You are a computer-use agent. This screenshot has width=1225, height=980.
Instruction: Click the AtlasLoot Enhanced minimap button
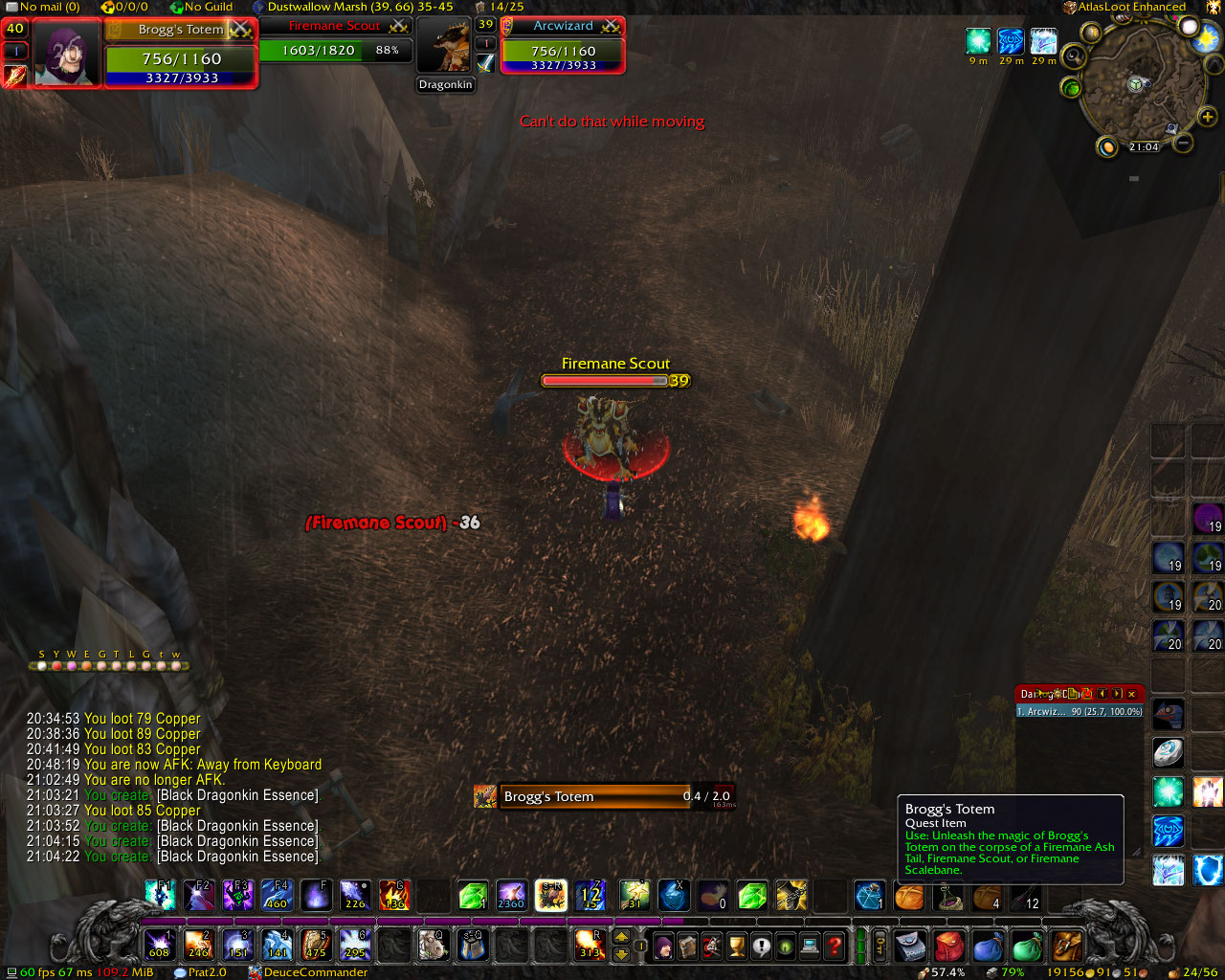[1069, 7]
